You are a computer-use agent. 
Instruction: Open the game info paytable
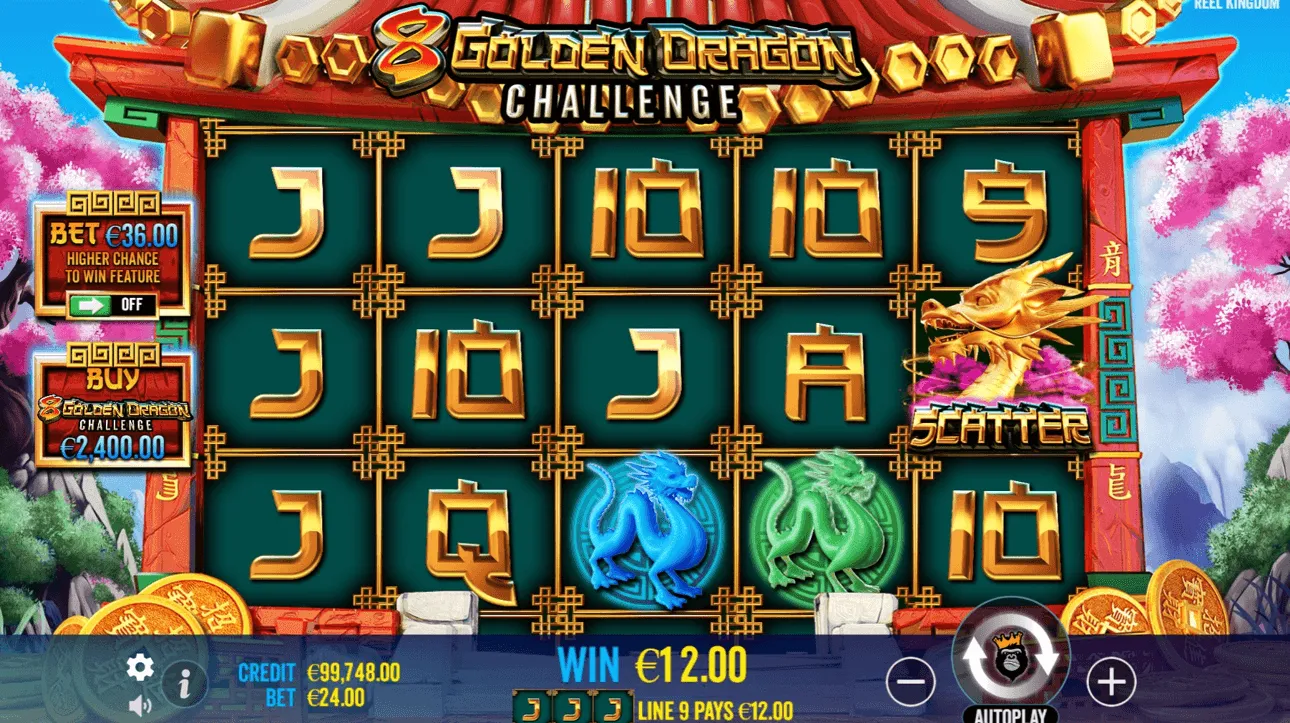click(185, 682)
